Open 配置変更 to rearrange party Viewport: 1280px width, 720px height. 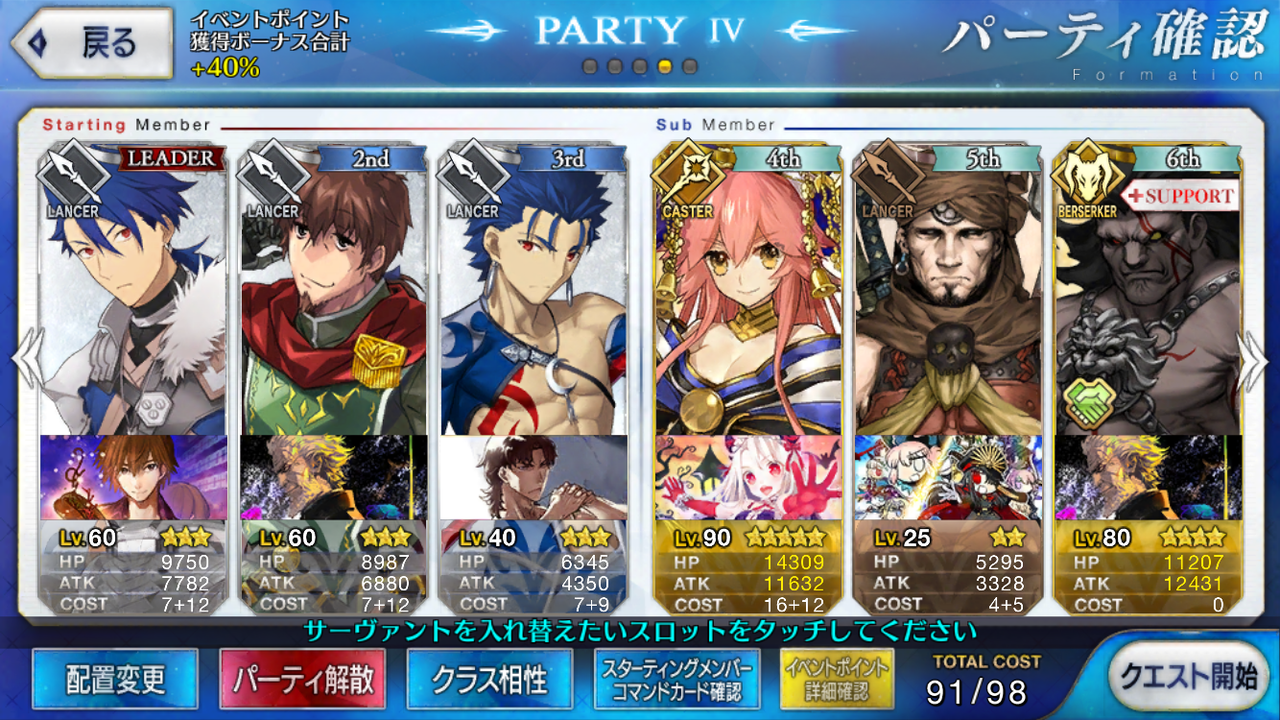[x=115, y=680]
